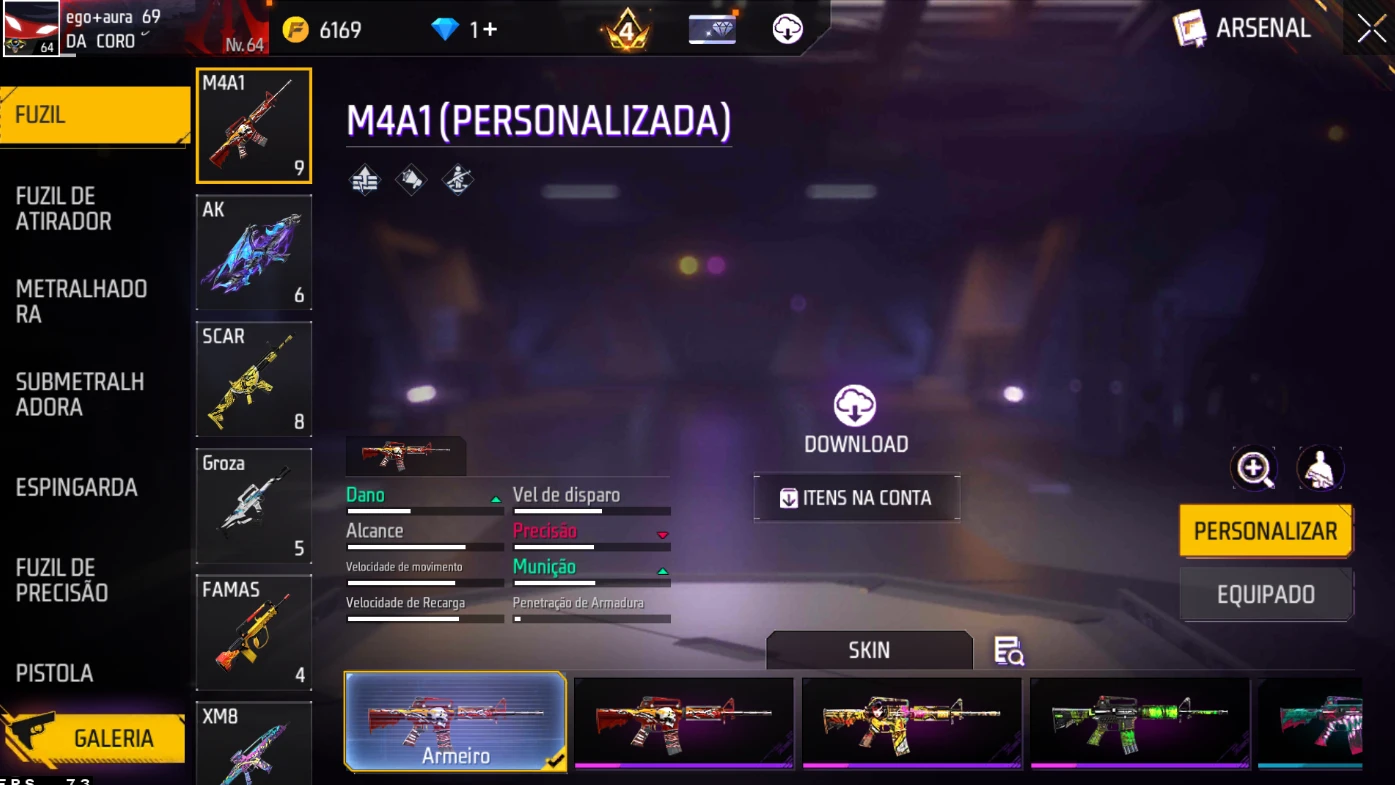
Task: Select the Groza weapon tile
Action: [254, 506]
